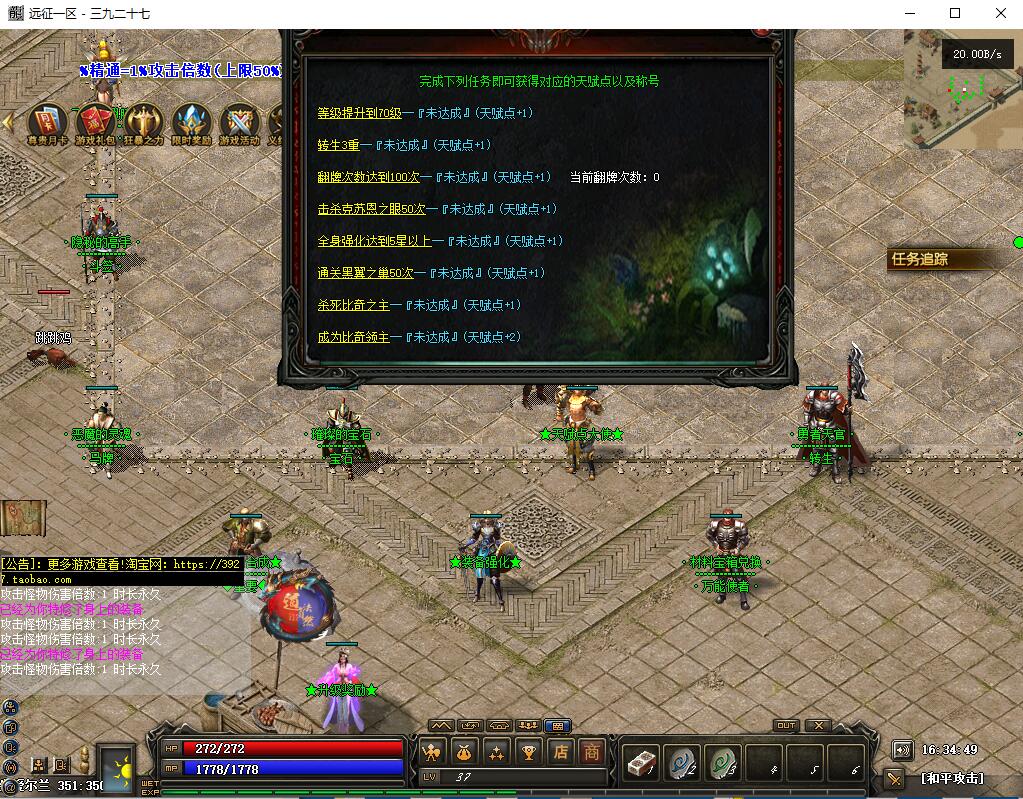This screenshot has width=1023, height=799.
Task: Click the OUT button above the hotbar
Action: click(x=786, y=725)
